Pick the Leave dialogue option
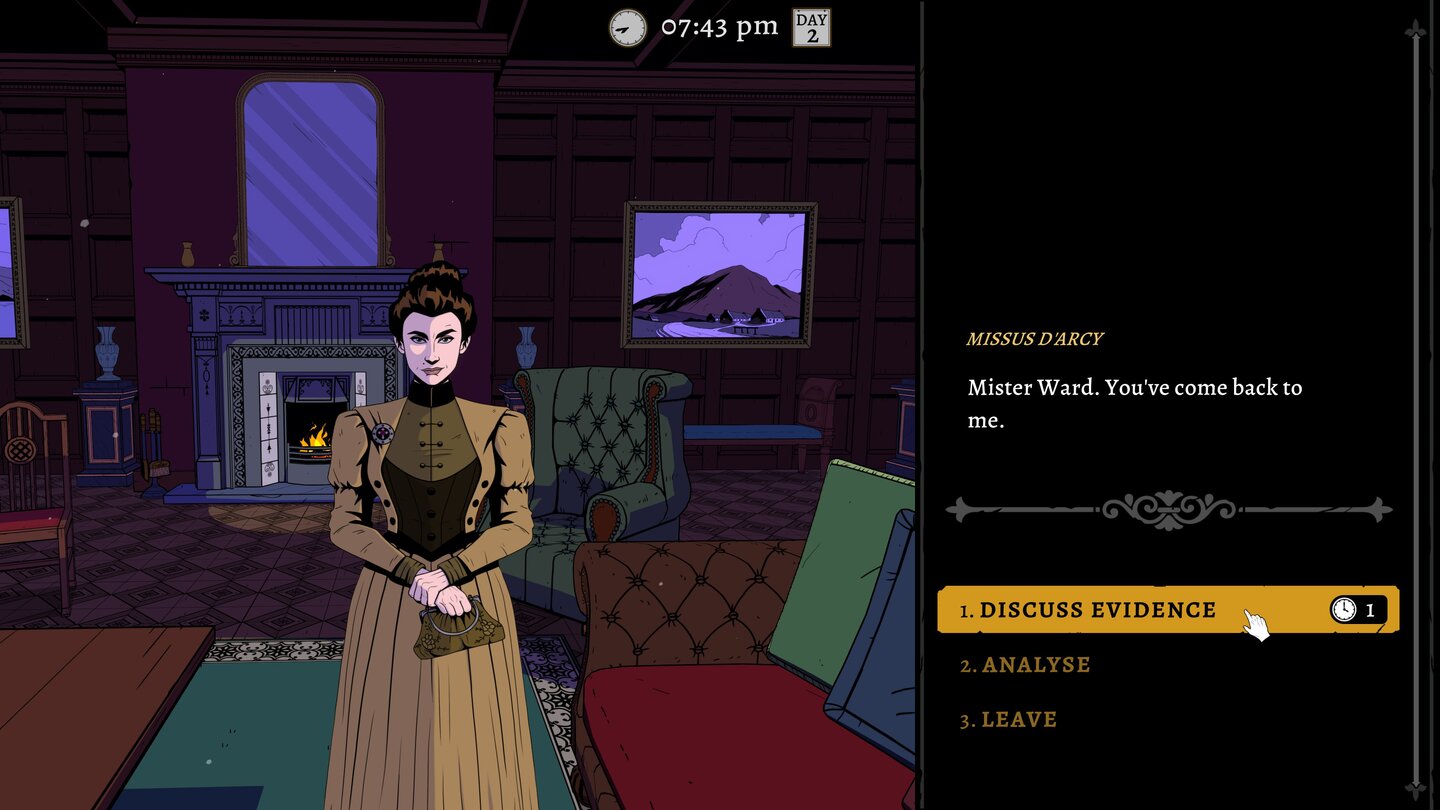Viewport: 1440px width, 810px height. point(1018,720)
